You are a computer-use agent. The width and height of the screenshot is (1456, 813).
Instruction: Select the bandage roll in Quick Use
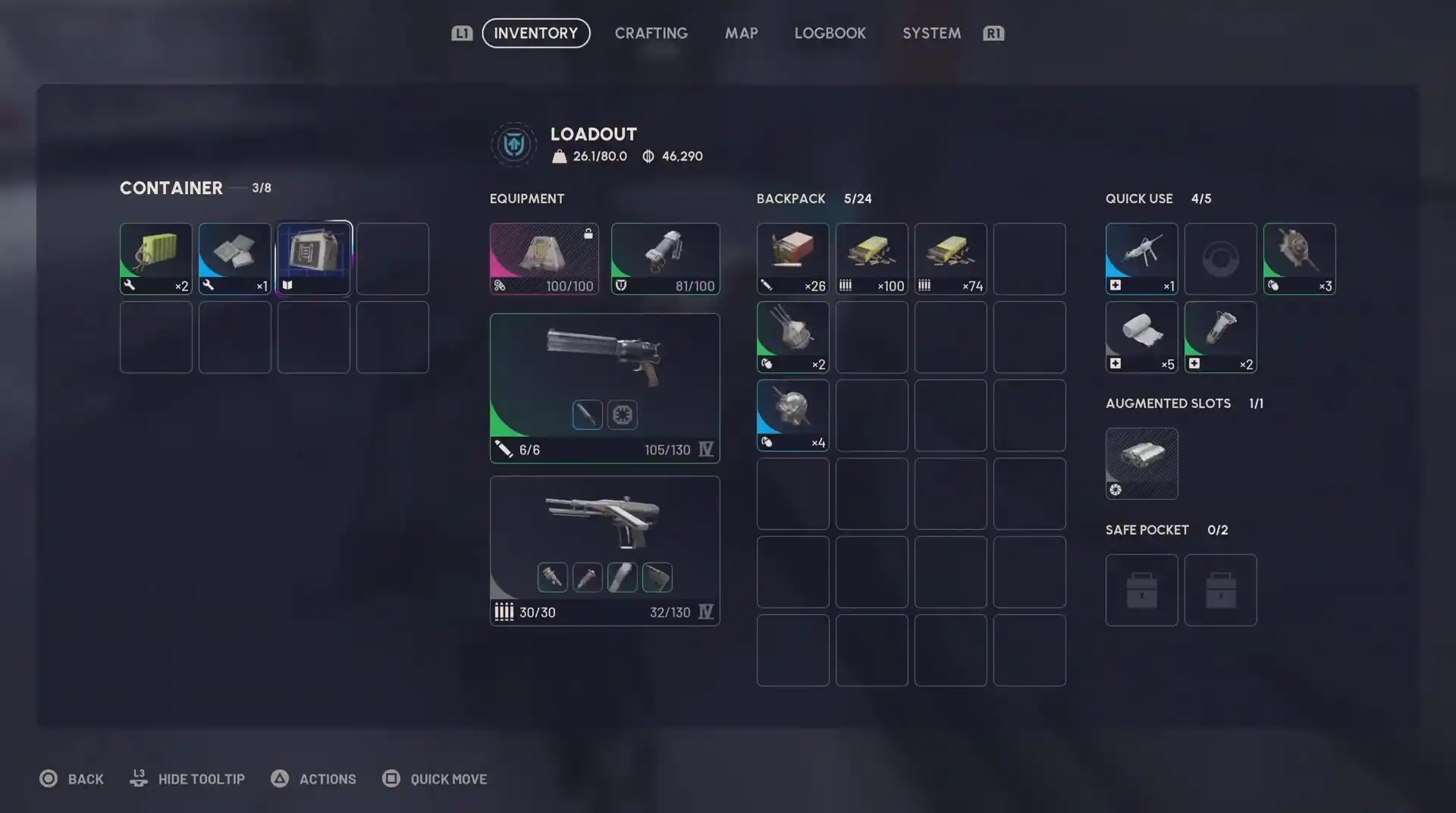pos(1141,337)
